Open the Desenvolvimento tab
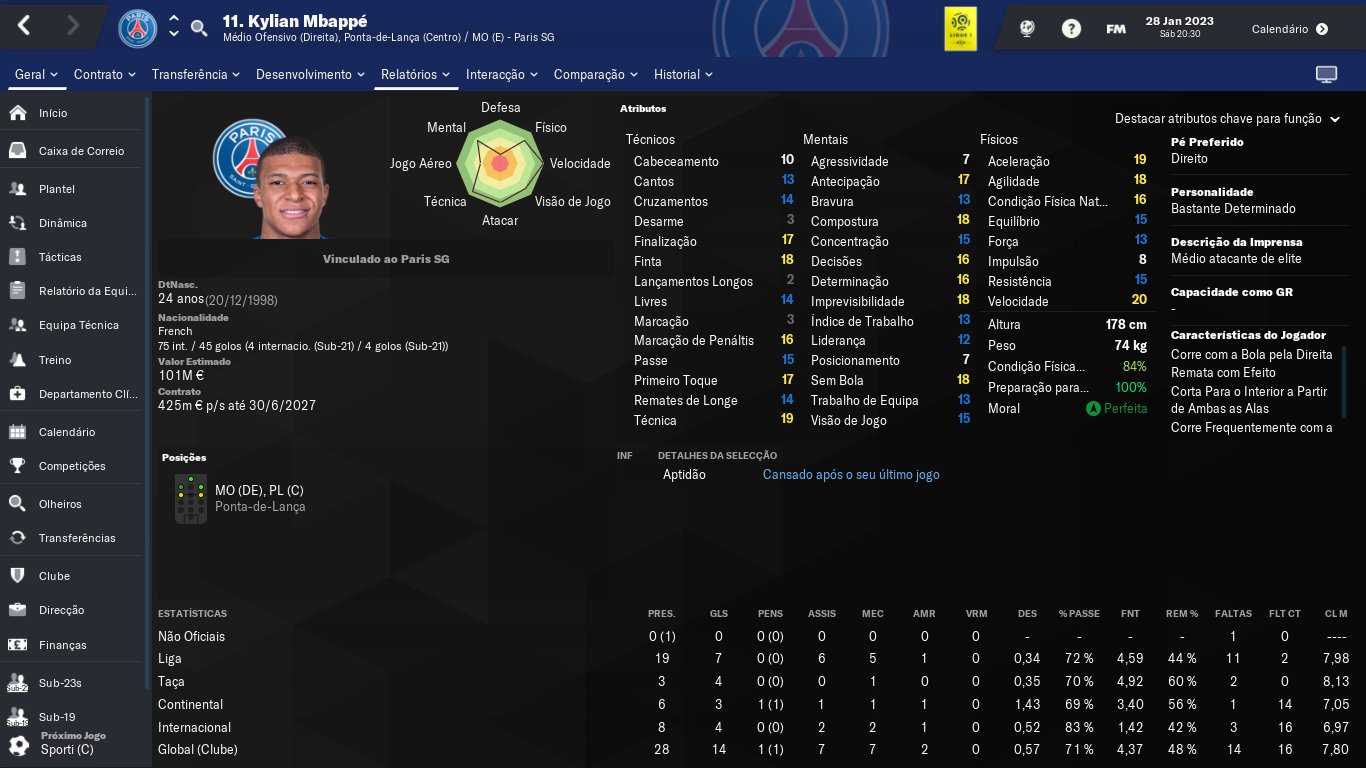The height and width of the screenshot is (768, 1366). pyautogui.click(x=310, y=75)
